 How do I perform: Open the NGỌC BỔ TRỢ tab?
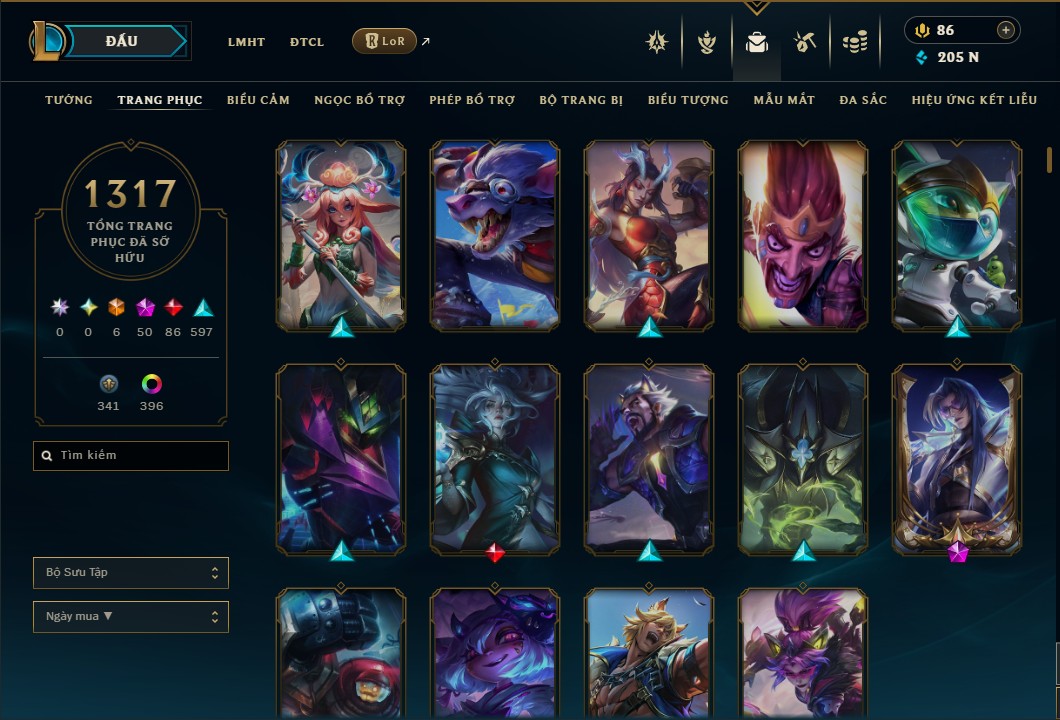point(359,100)
